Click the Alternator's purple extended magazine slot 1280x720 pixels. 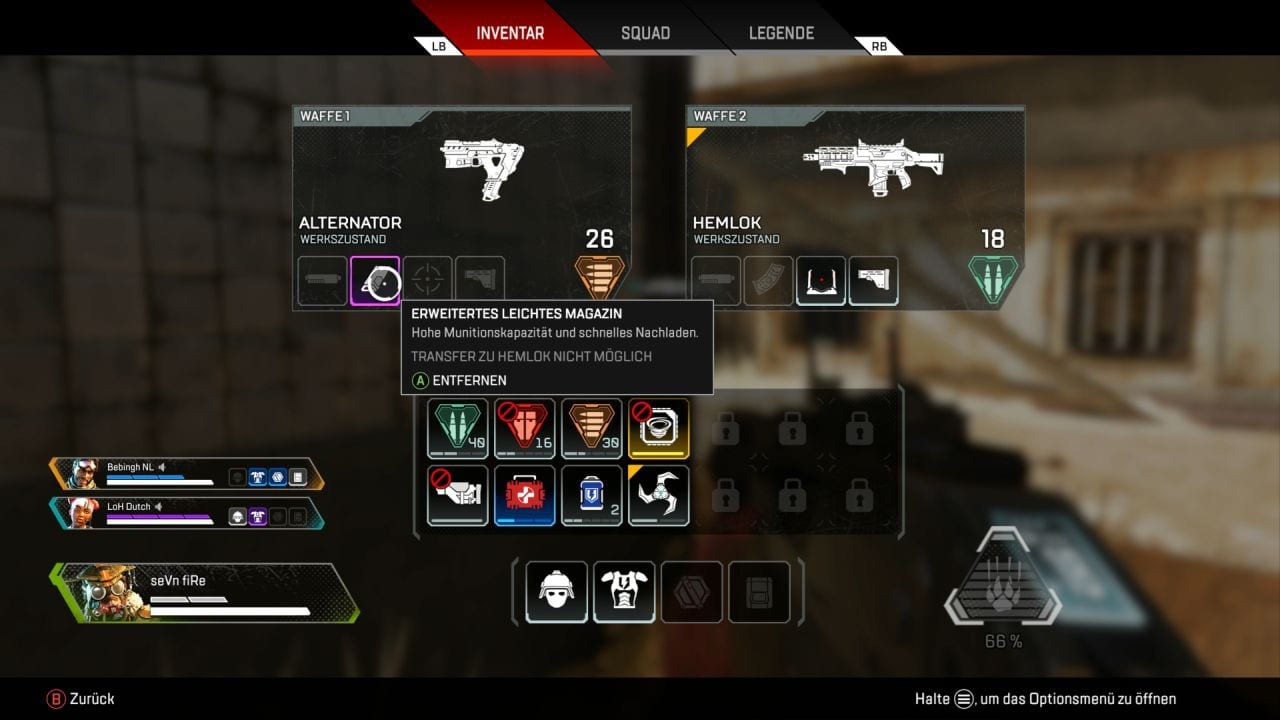click(375, 281)
